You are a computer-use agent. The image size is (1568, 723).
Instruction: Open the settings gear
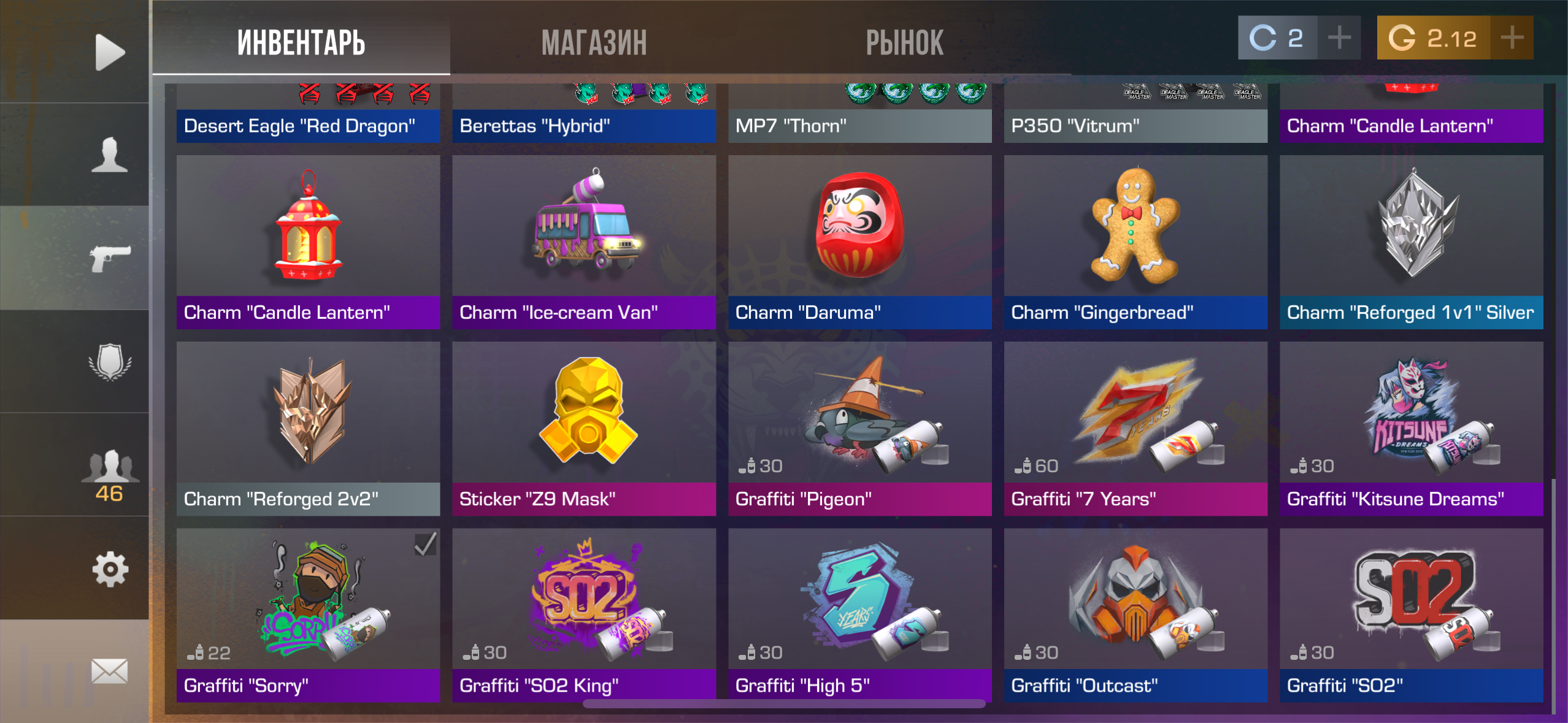pos(110,569)
